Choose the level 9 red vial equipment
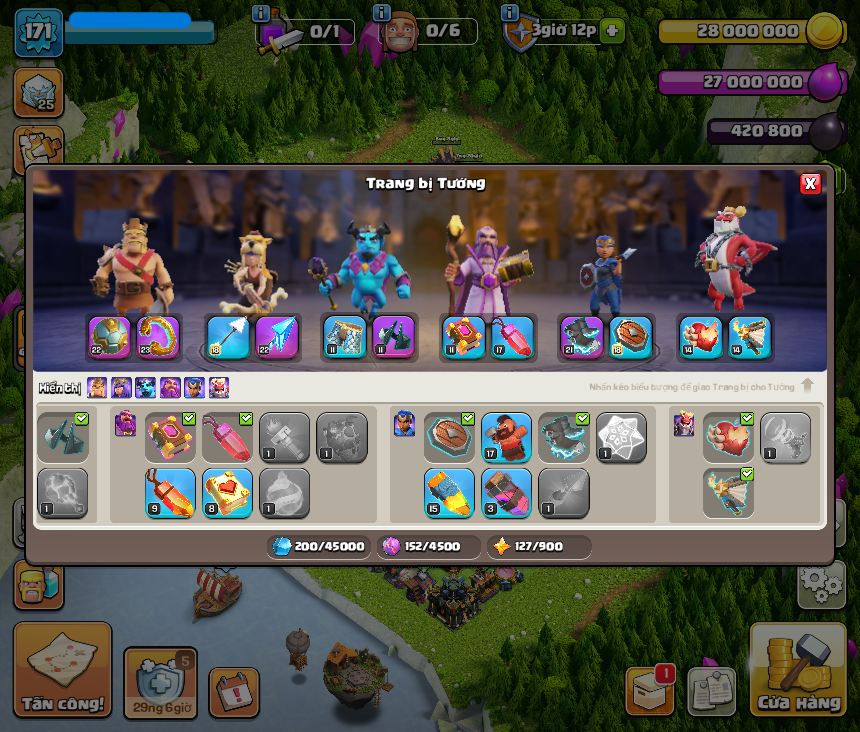 170,493
